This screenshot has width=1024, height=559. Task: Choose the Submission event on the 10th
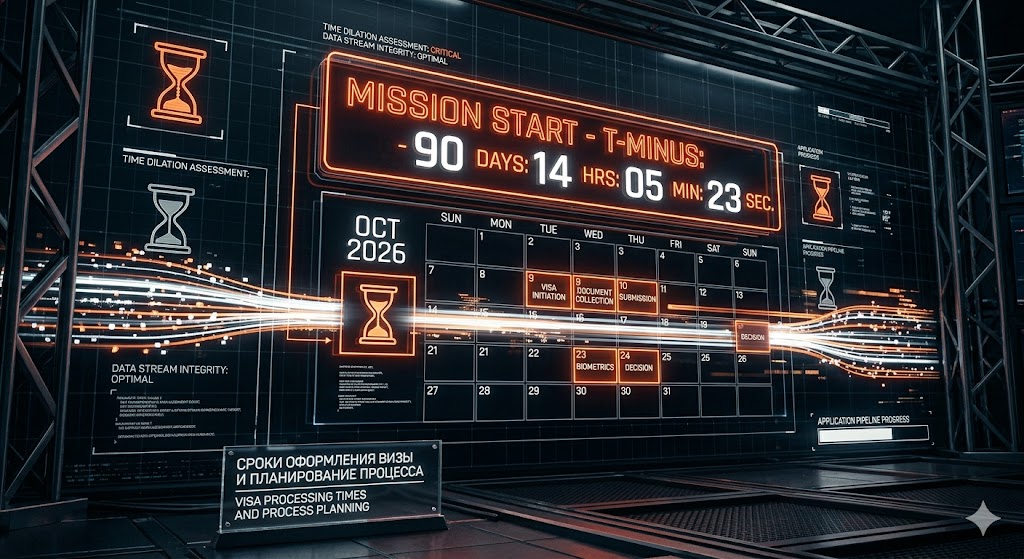pos(637,296)
